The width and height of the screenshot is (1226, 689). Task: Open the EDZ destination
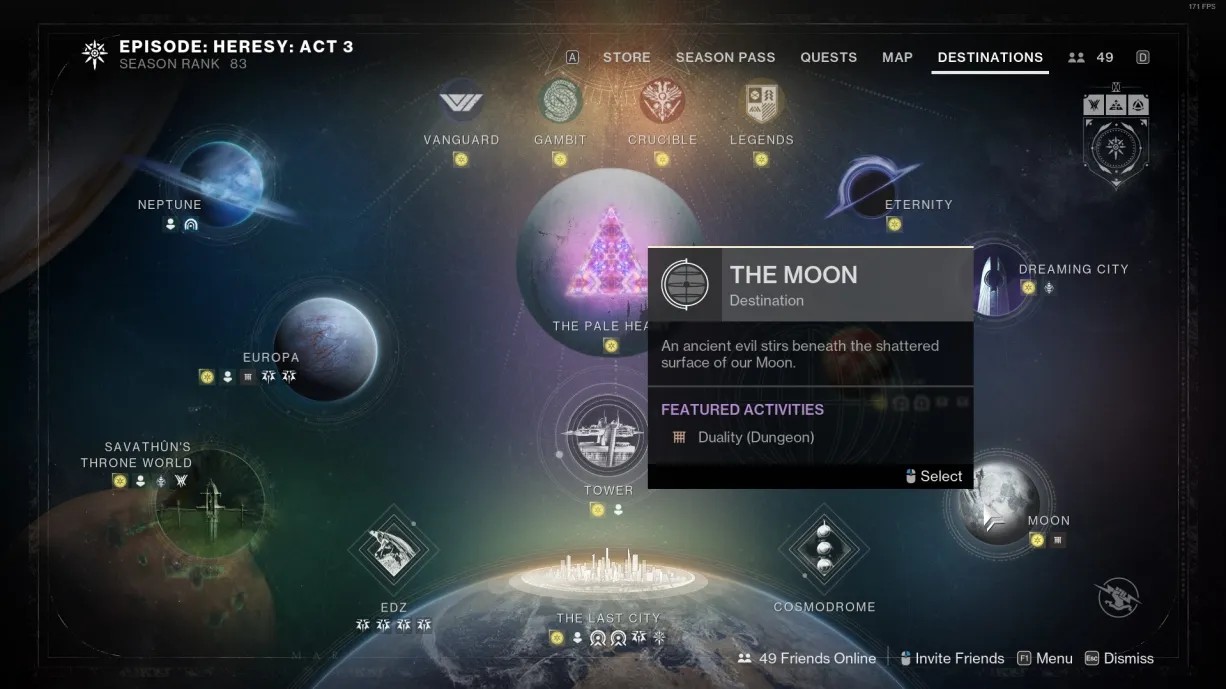pos(392,550)
